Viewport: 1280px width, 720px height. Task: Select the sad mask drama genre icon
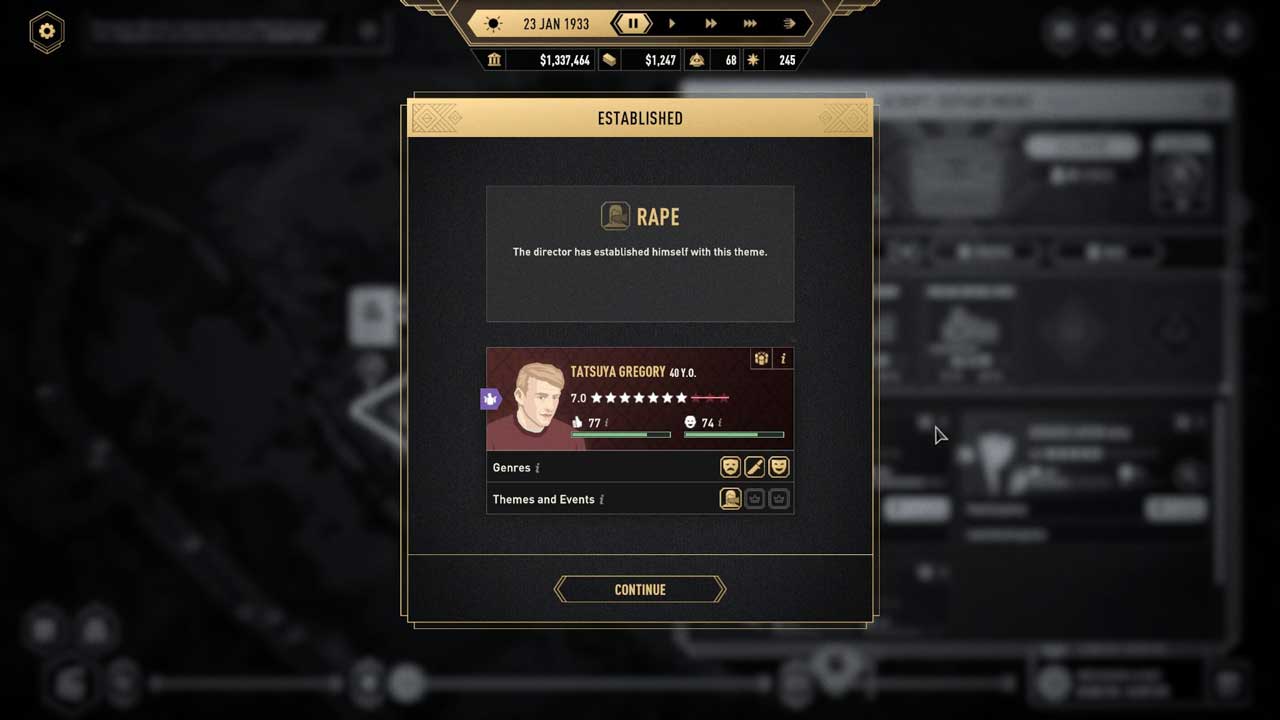click(x=730, y=467)
